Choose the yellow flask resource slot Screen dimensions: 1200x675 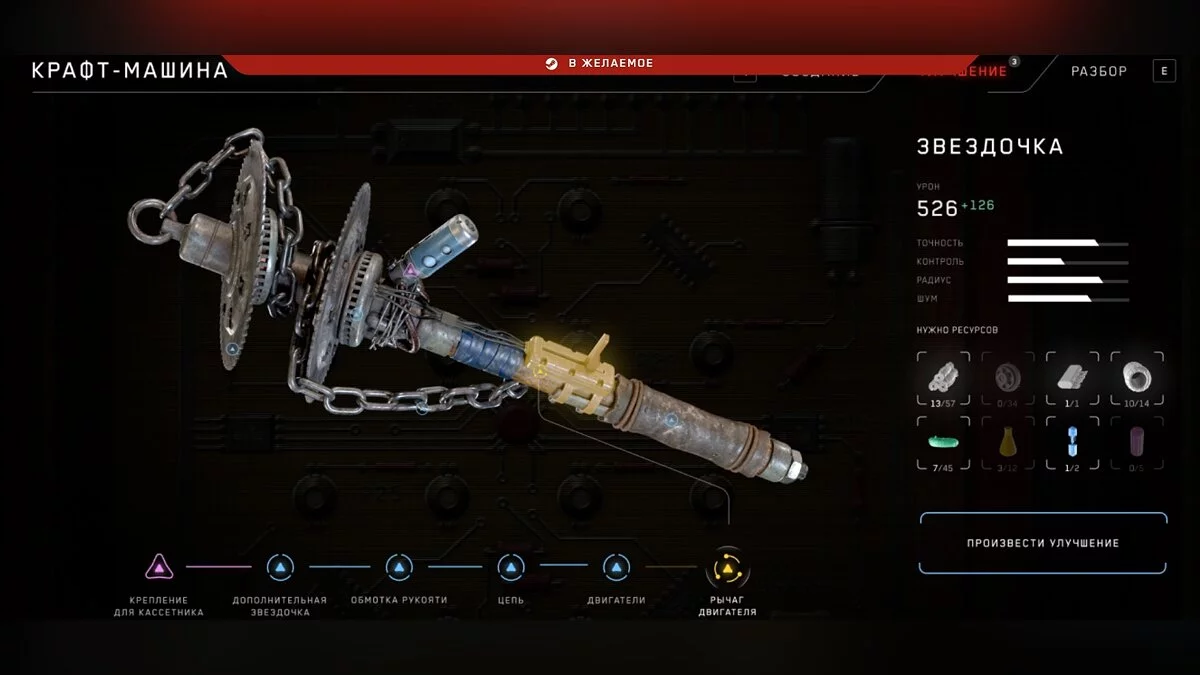1006,441
